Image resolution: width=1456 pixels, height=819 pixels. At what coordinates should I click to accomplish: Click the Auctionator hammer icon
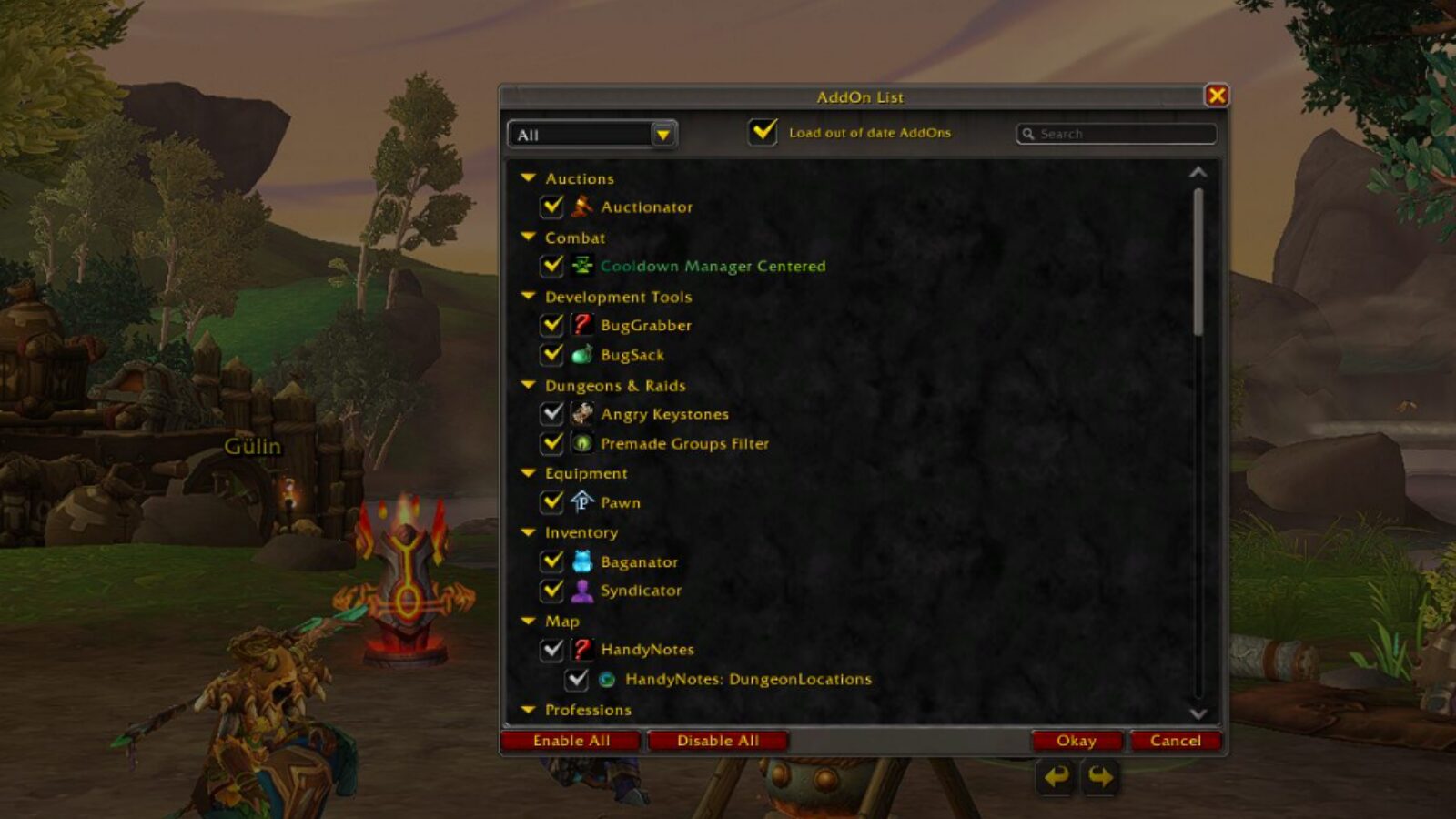pos(582,207)
